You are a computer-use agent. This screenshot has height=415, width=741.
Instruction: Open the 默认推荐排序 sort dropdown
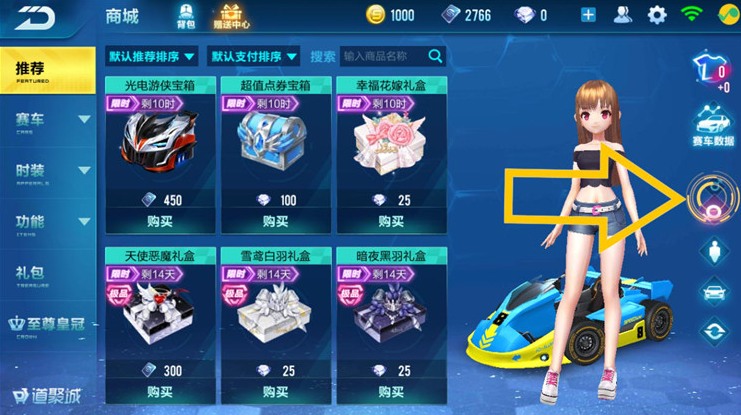pyautogui.click(x=151, y=56)
